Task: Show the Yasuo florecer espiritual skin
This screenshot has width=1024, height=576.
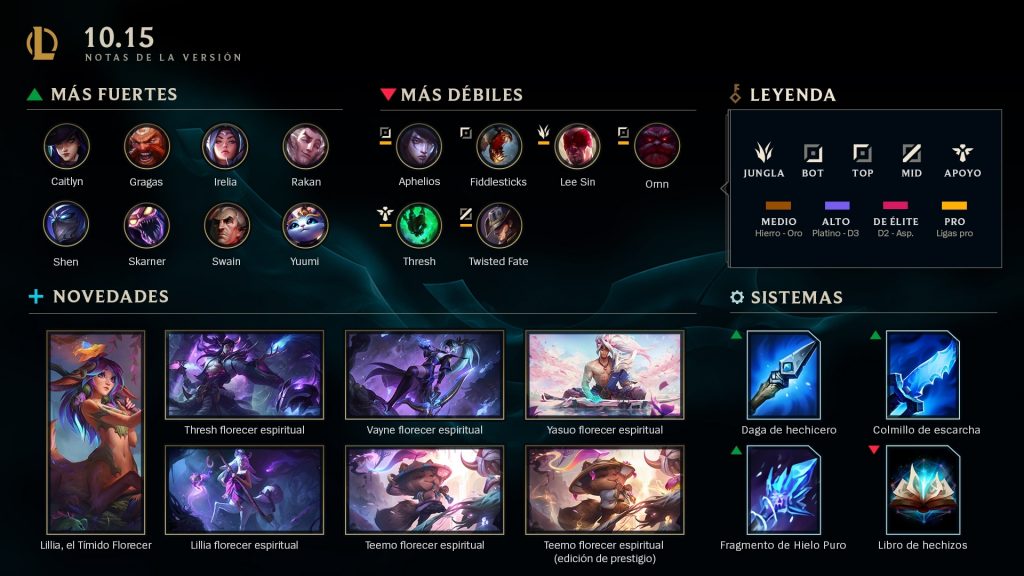Action: [604, 376]
